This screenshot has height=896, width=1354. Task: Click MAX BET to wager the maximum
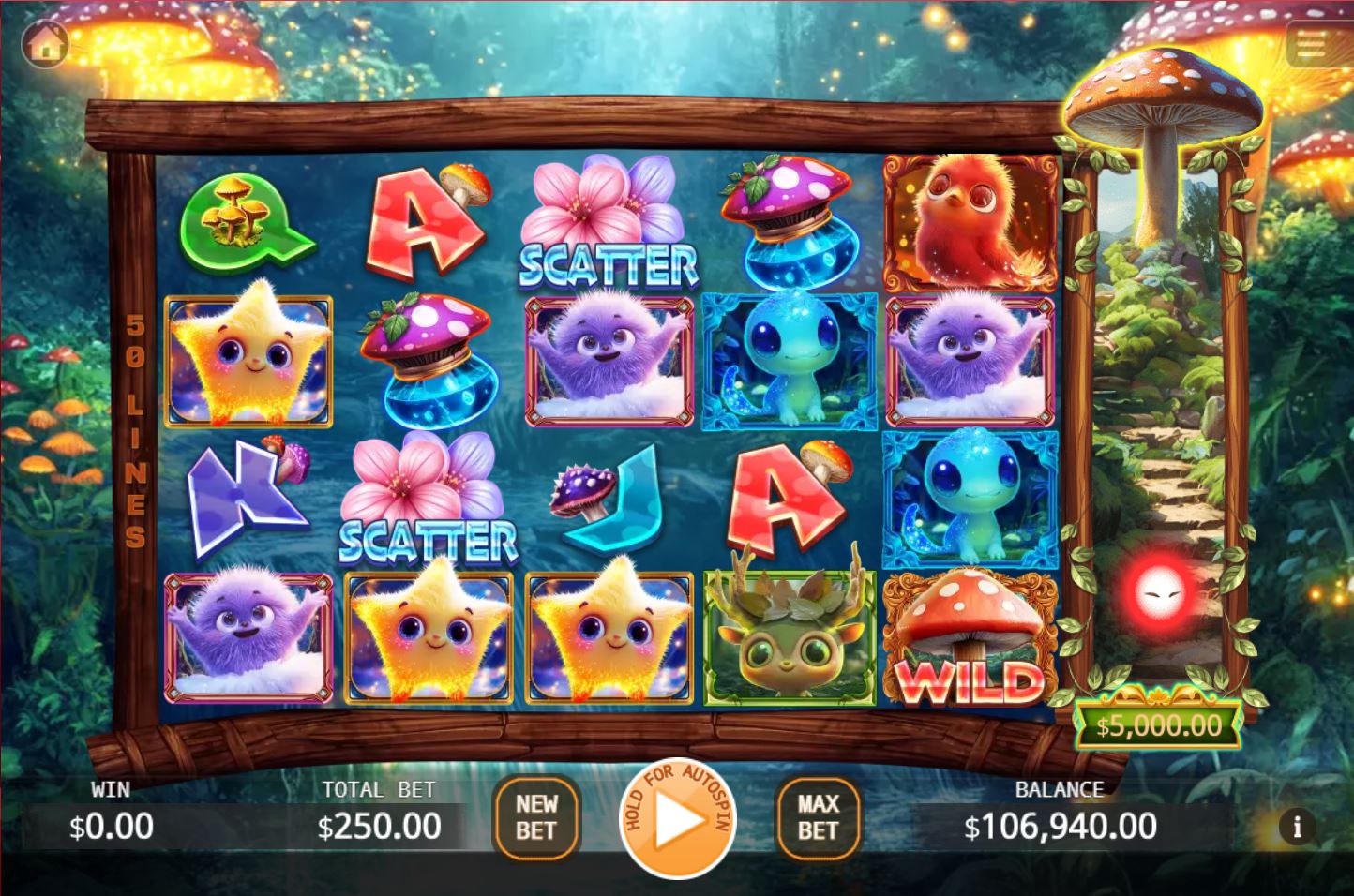[x=818, y=818]
